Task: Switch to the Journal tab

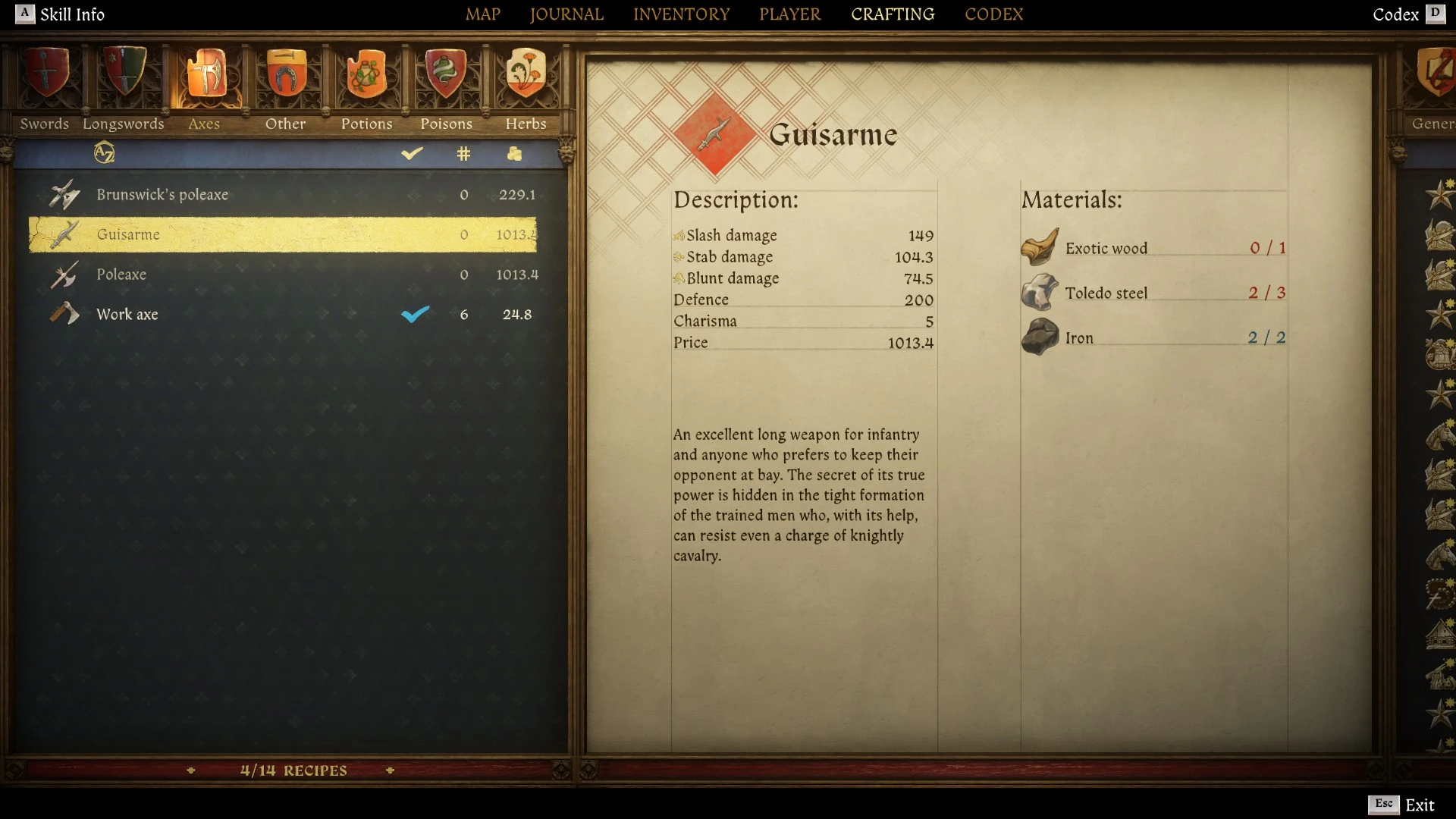Action: coord(566,14)
